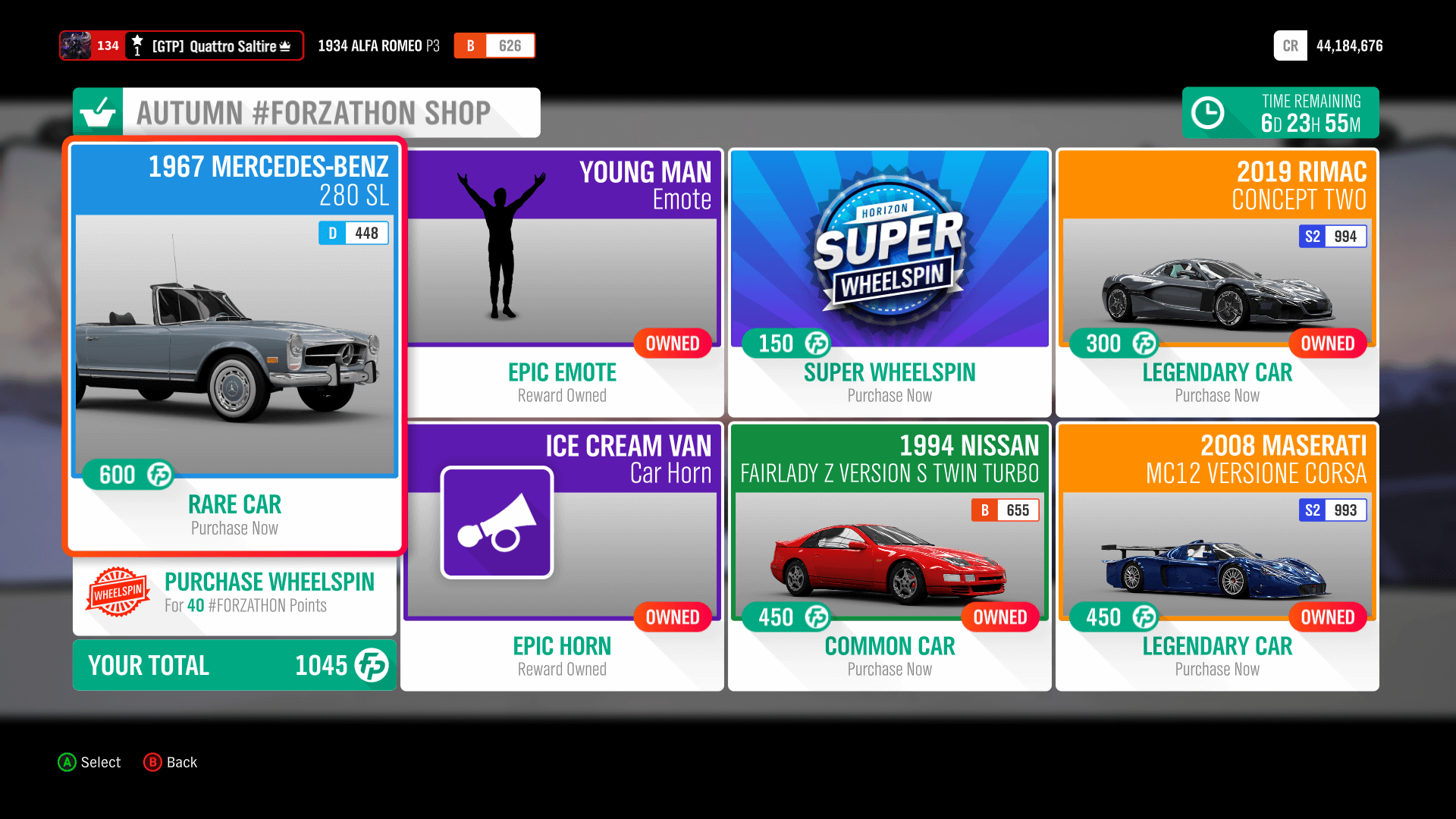
Task: Click the Wheelspin stamp icon
Action: click(118, 592)
